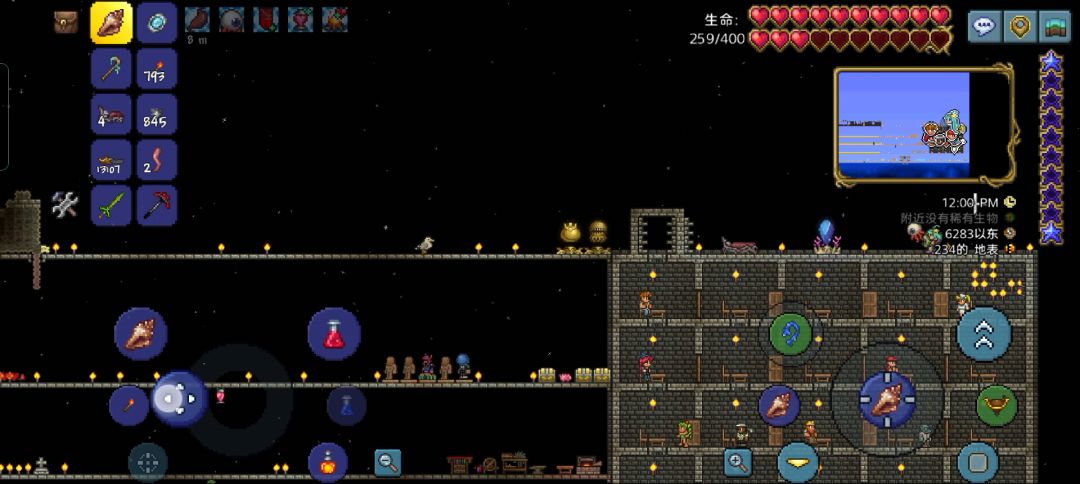The image size is (1080, 484).
Task: Use the blue mana potion quick button
Action: 346,405
